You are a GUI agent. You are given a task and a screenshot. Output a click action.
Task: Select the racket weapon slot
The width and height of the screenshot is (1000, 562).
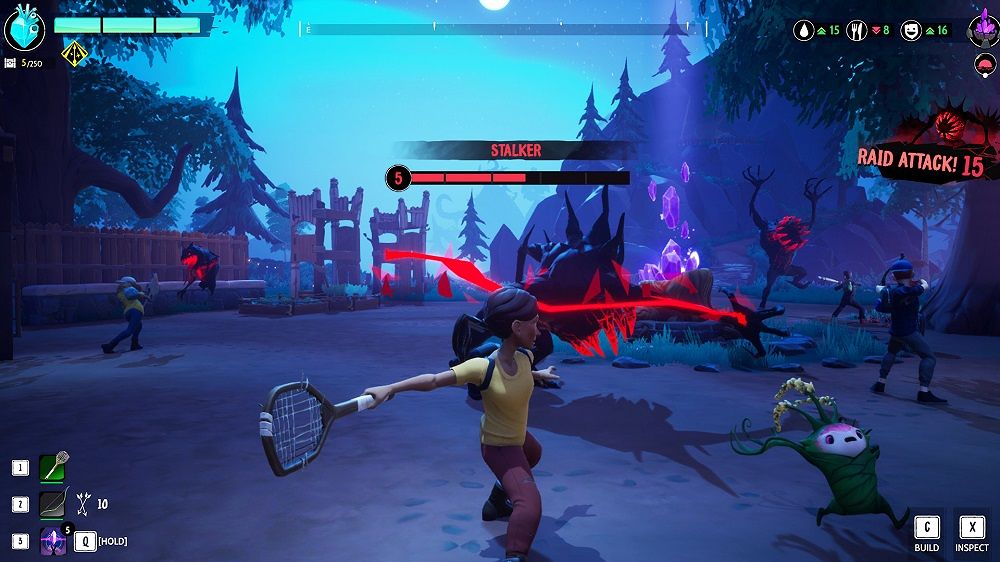point(53,467)
